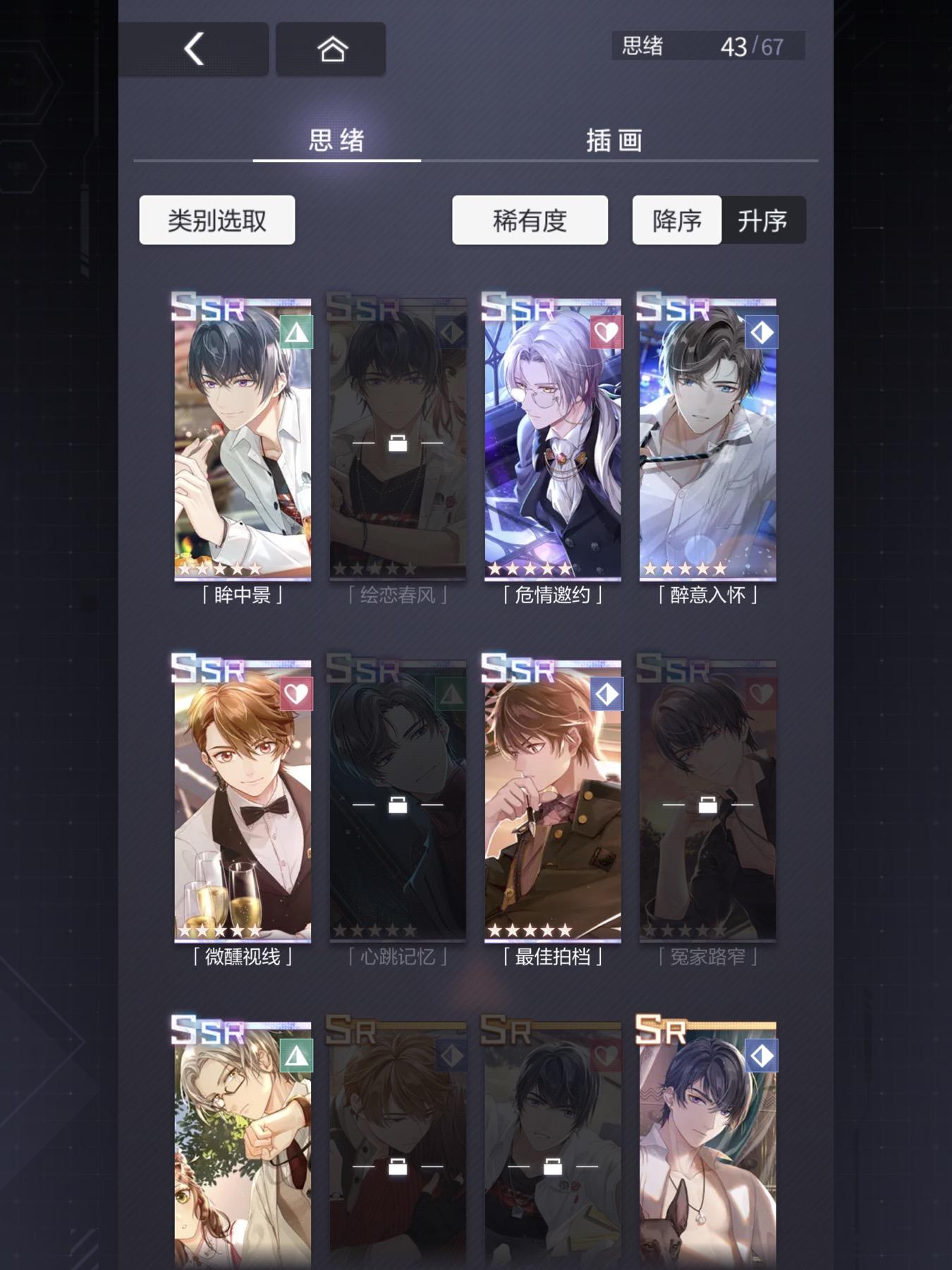Select 降序 descending sort order
Viewport: 952px width, 1270px height.
pyautogui.click(x=676, y=220)
